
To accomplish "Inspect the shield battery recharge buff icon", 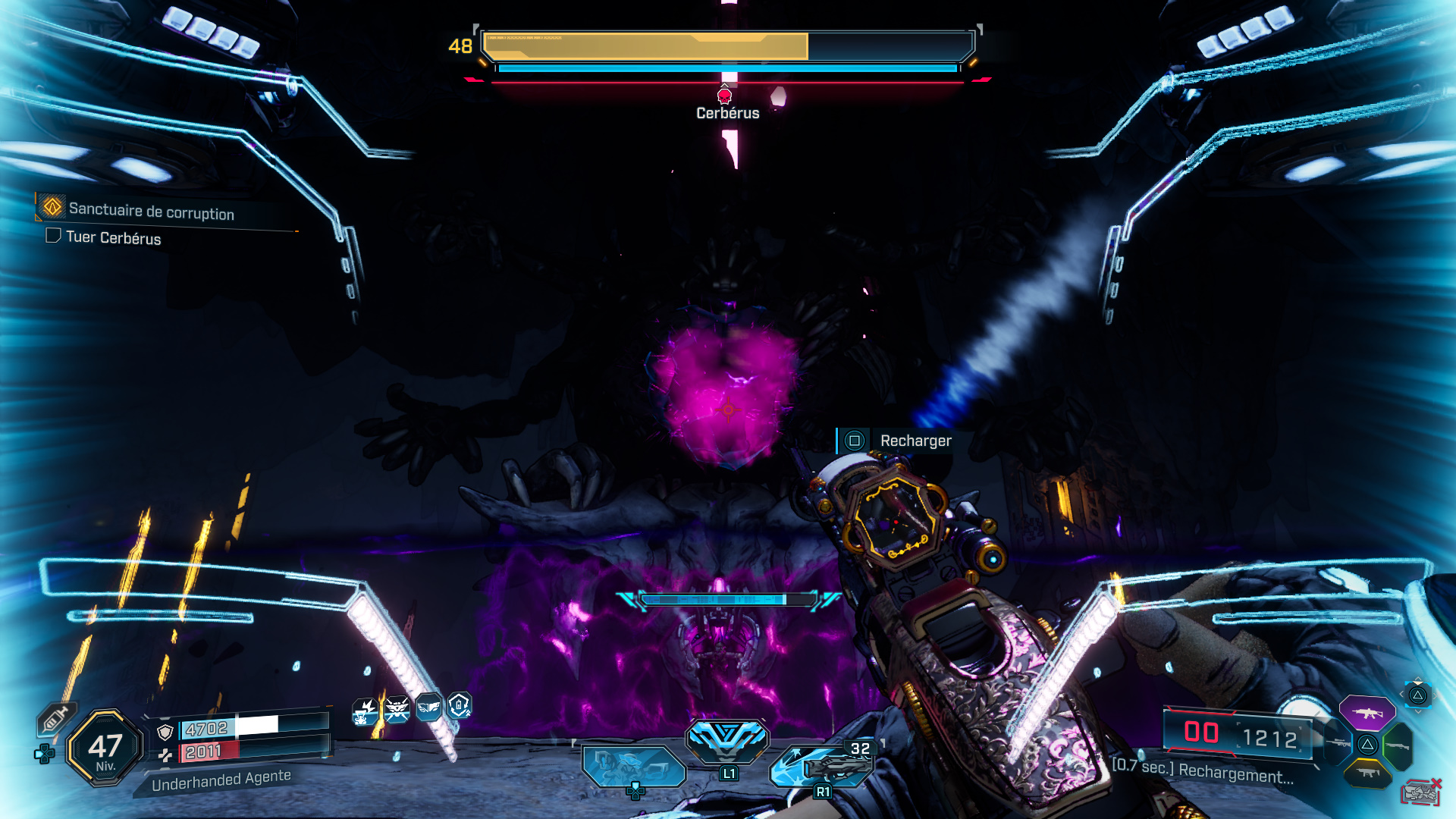I will pyautogui.click(x=460, y=705).
